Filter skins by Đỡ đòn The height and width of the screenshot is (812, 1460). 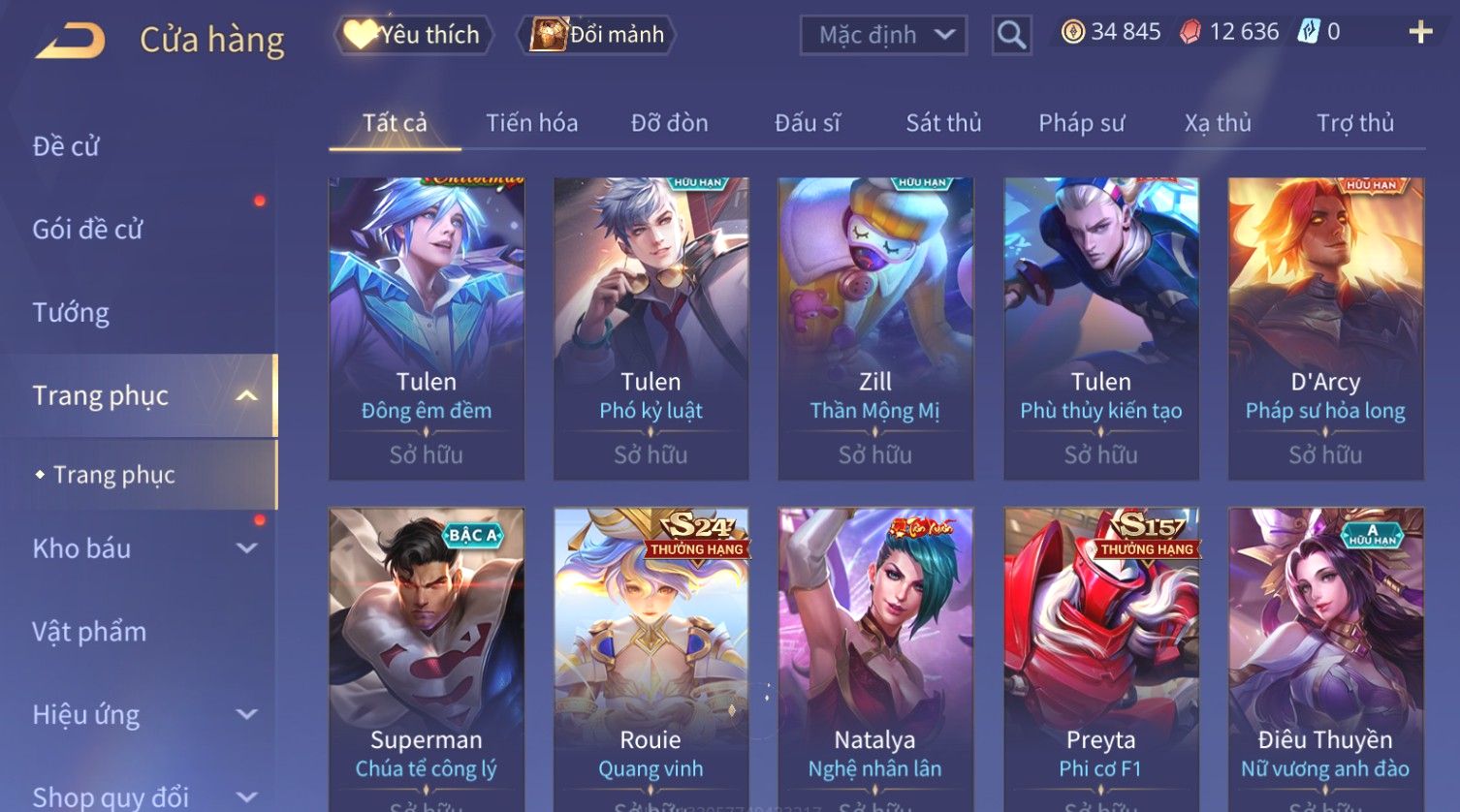669,123
